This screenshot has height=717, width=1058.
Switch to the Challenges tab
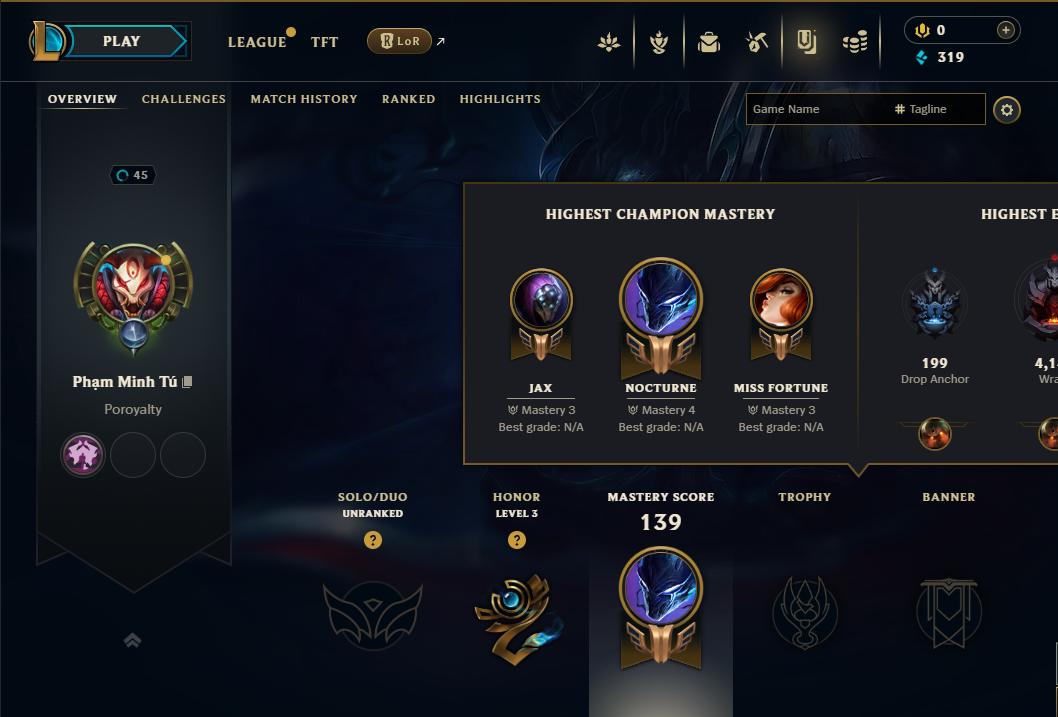coord(184,99)
